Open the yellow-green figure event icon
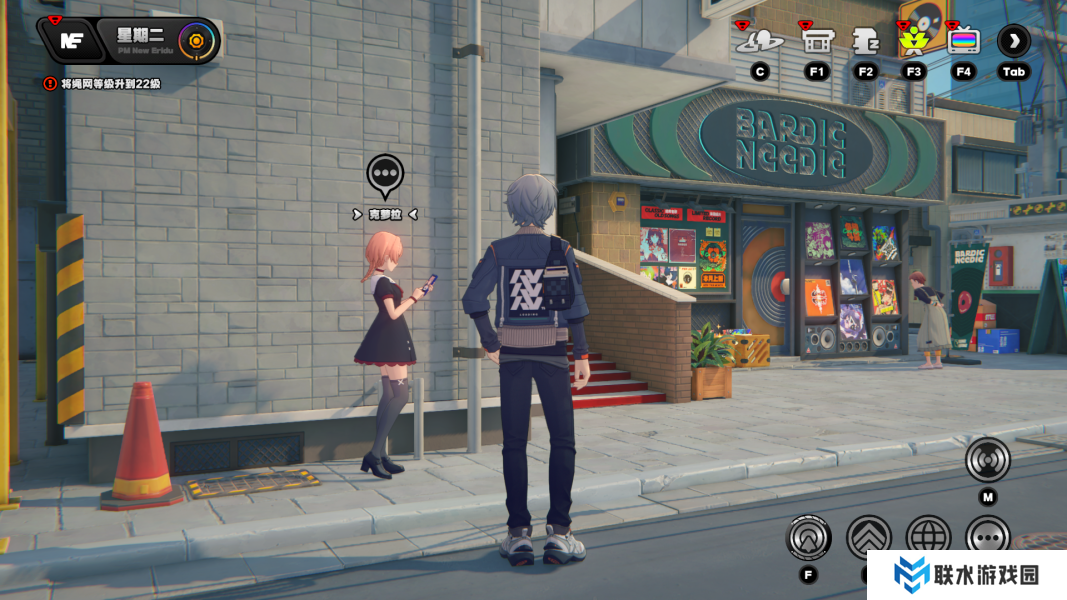The width and height of the screenshot is (1067, 600). tap(913, 41)
